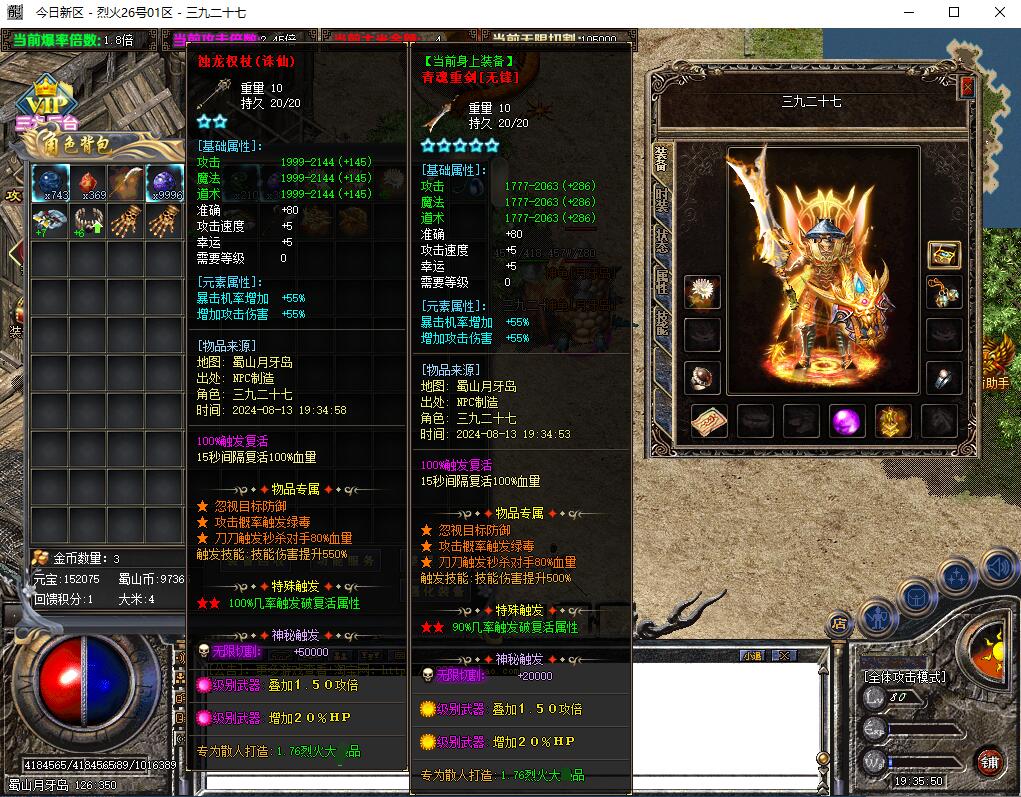Open the 店 shop round button
The image size is (1021, 797).
point(838,624)
